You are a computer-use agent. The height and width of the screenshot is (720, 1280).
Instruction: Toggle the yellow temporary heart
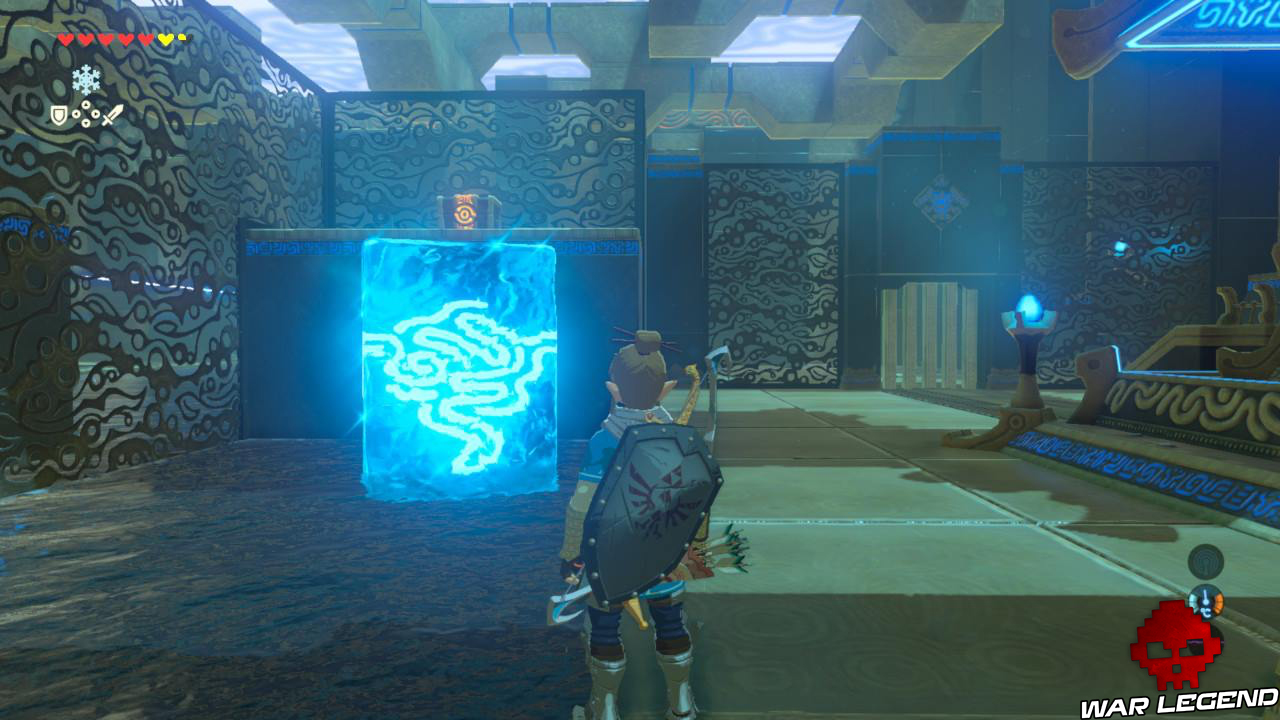click(165, 38)
